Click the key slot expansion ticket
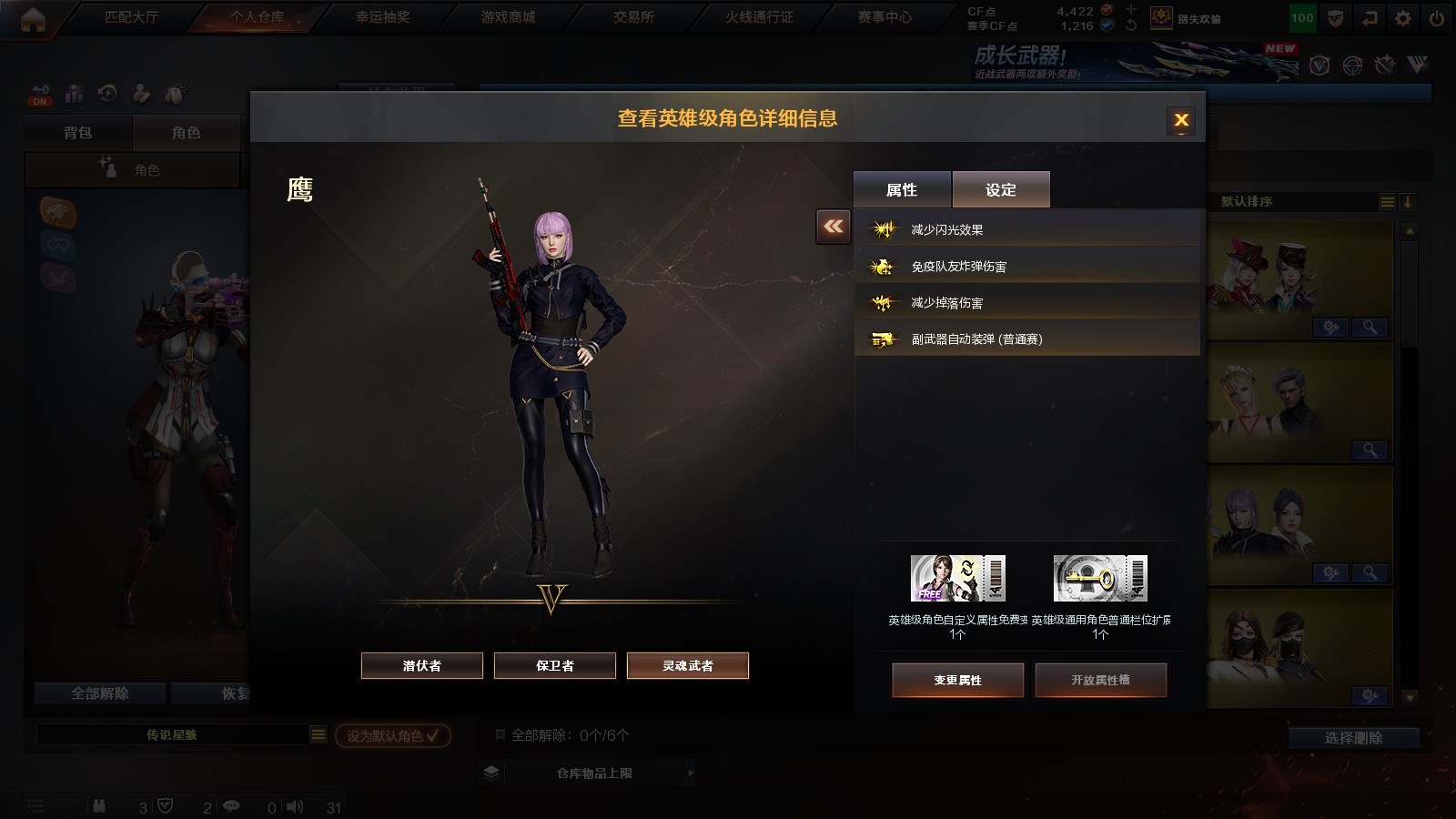 coord(1100,579)
